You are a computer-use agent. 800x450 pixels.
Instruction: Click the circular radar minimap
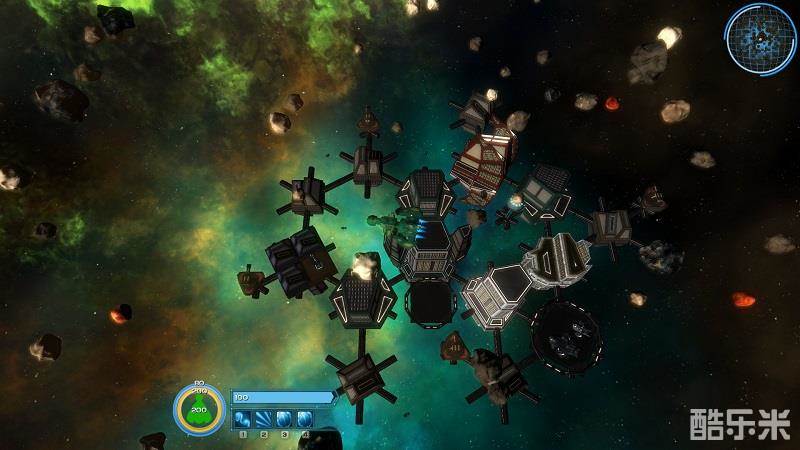761,38
